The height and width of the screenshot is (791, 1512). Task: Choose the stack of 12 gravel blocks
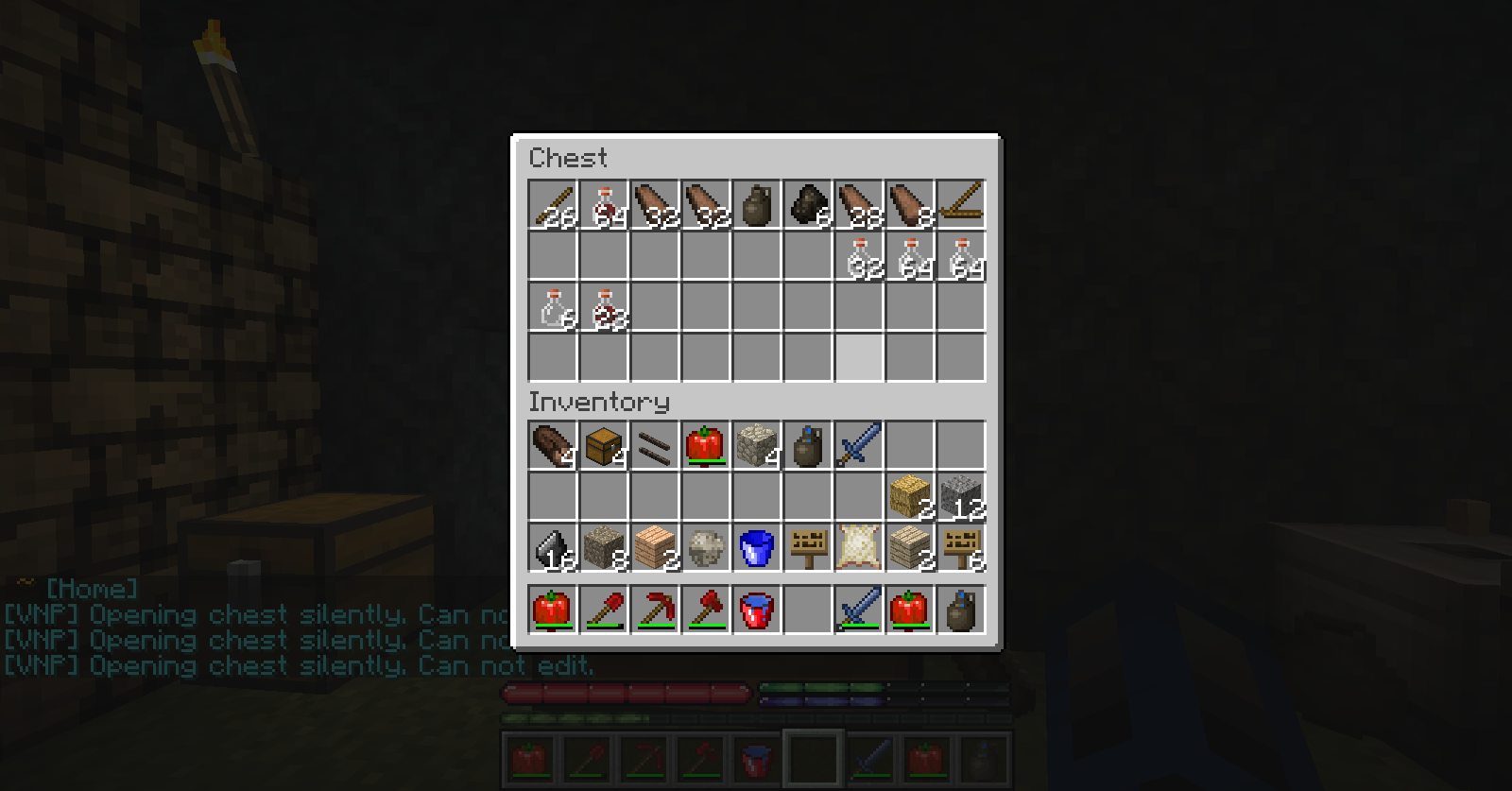point(961,497)
